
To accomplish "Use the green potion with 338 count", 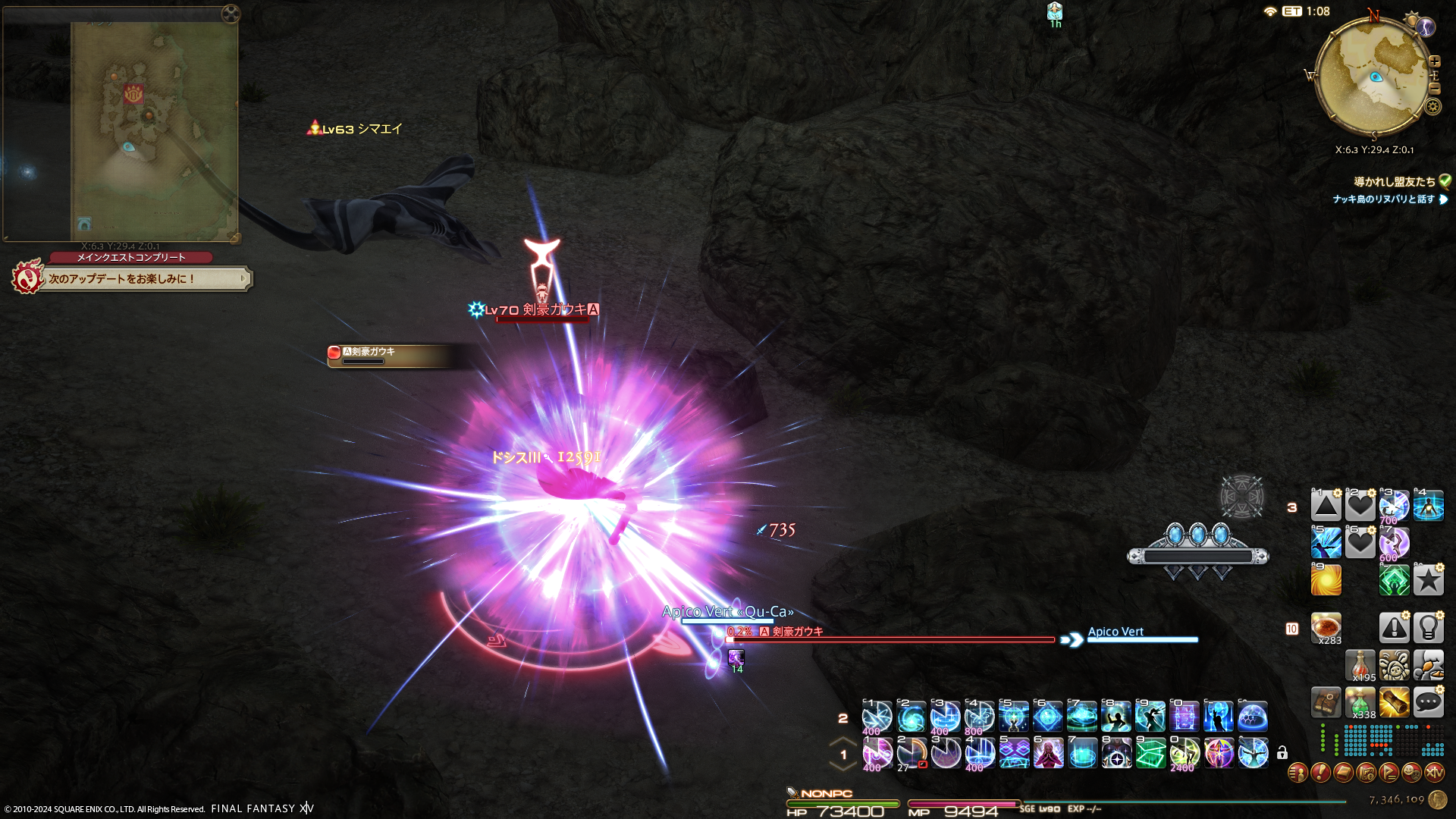I will click(1360, 703).
